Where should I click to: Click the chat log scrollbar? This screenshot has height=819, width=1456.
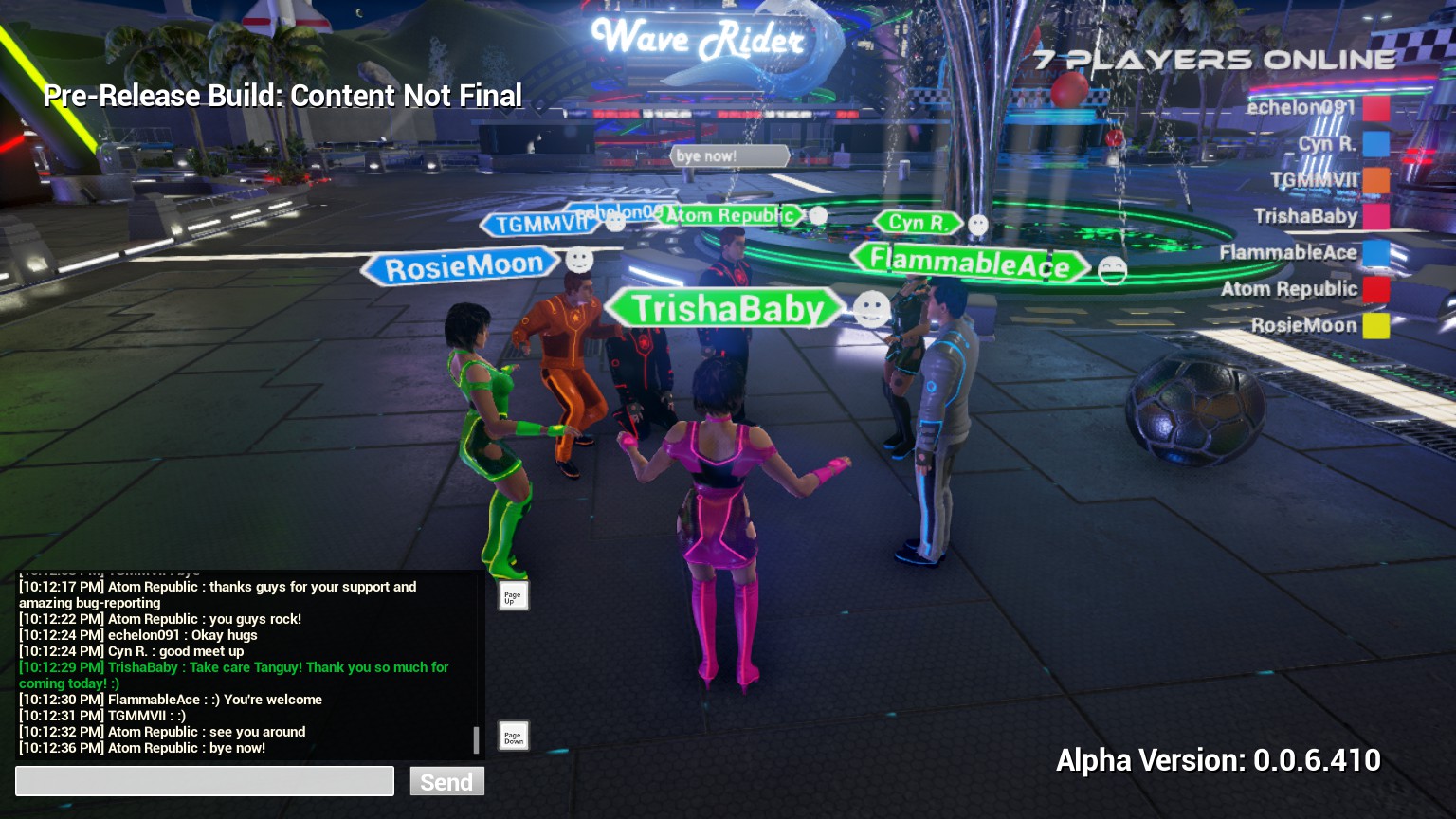(x=476, y=739)
